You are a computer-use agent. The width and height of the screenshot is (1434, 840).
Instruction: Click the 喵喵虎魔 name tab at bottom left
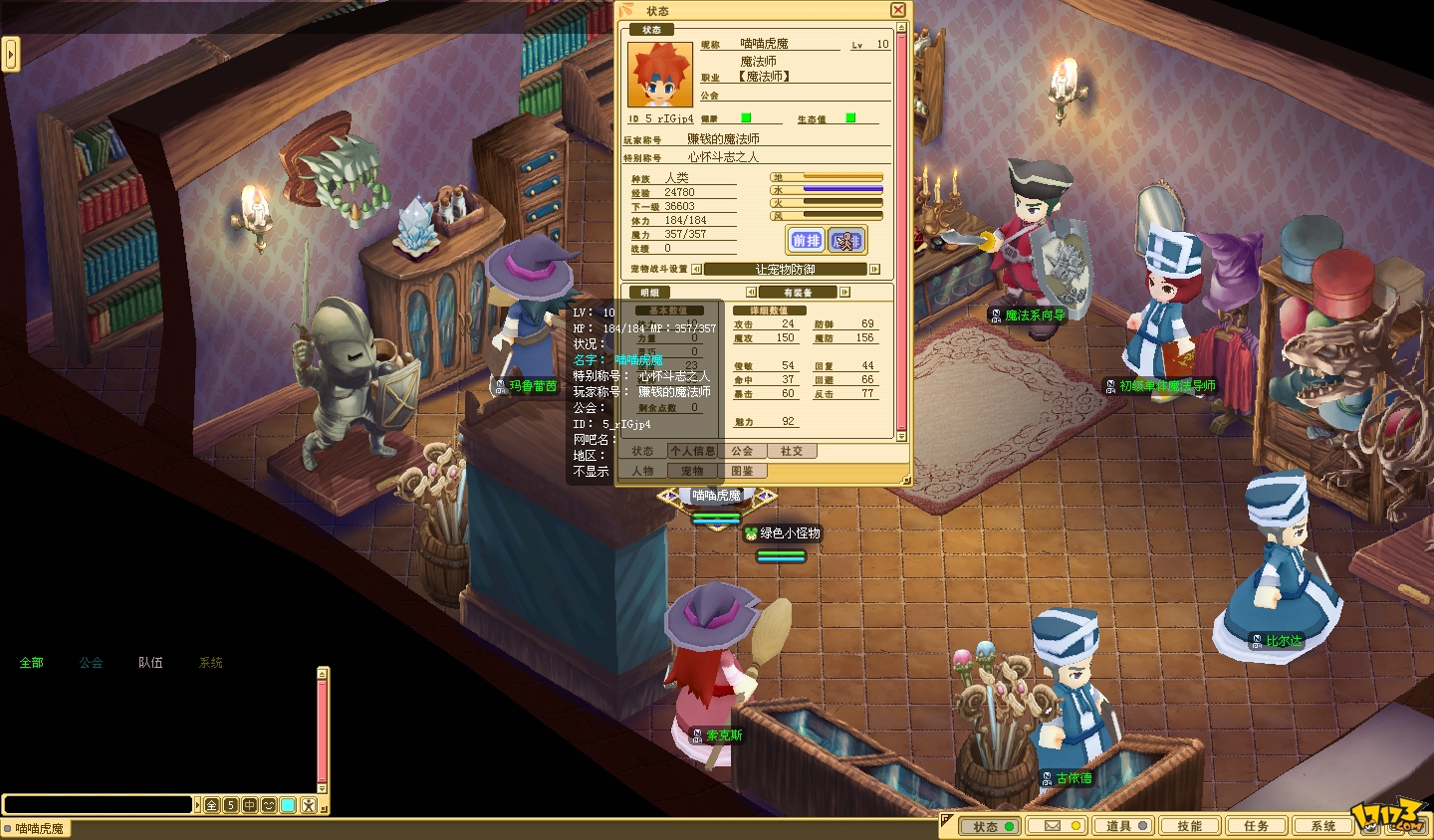[x=36, y=829]
